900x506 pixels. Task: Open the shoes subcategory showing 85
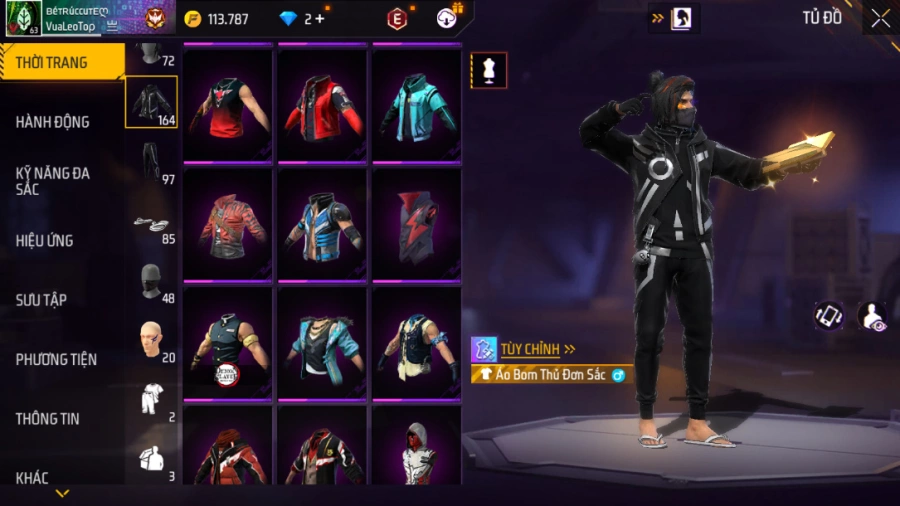[151, 224]
